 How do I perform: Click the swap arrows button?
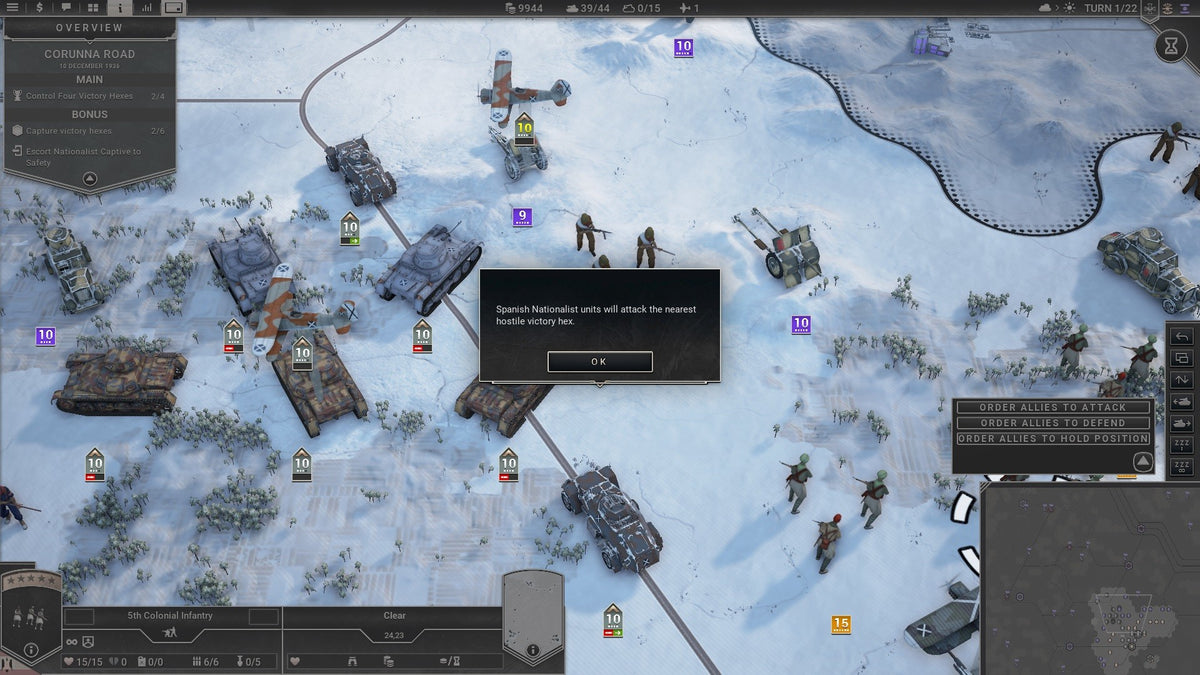(1181, 380)
